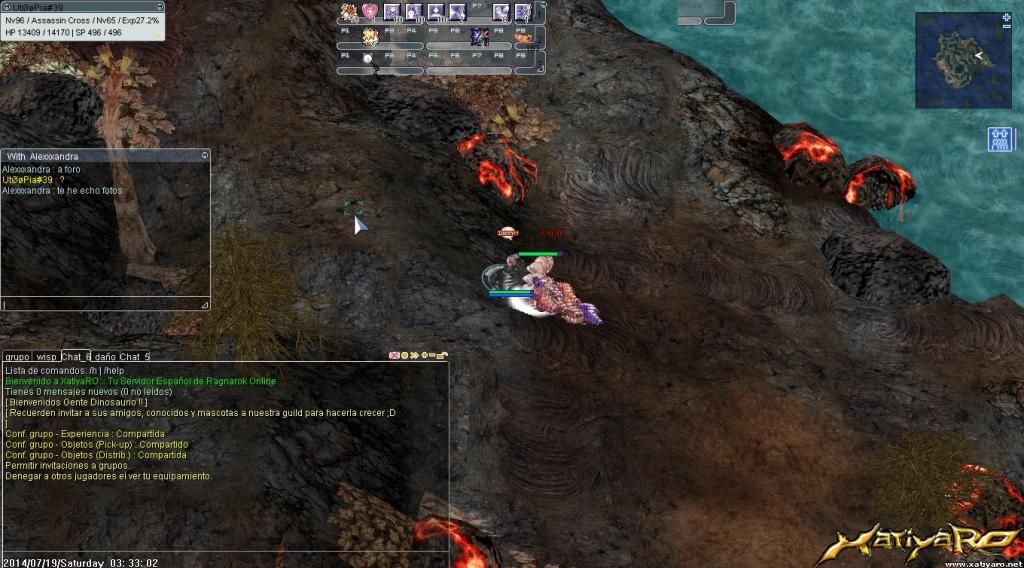This screenshot has height=568, width=1024.
Task: Activate the first golden burst skill icon
Action: click(x=349, y=12)
